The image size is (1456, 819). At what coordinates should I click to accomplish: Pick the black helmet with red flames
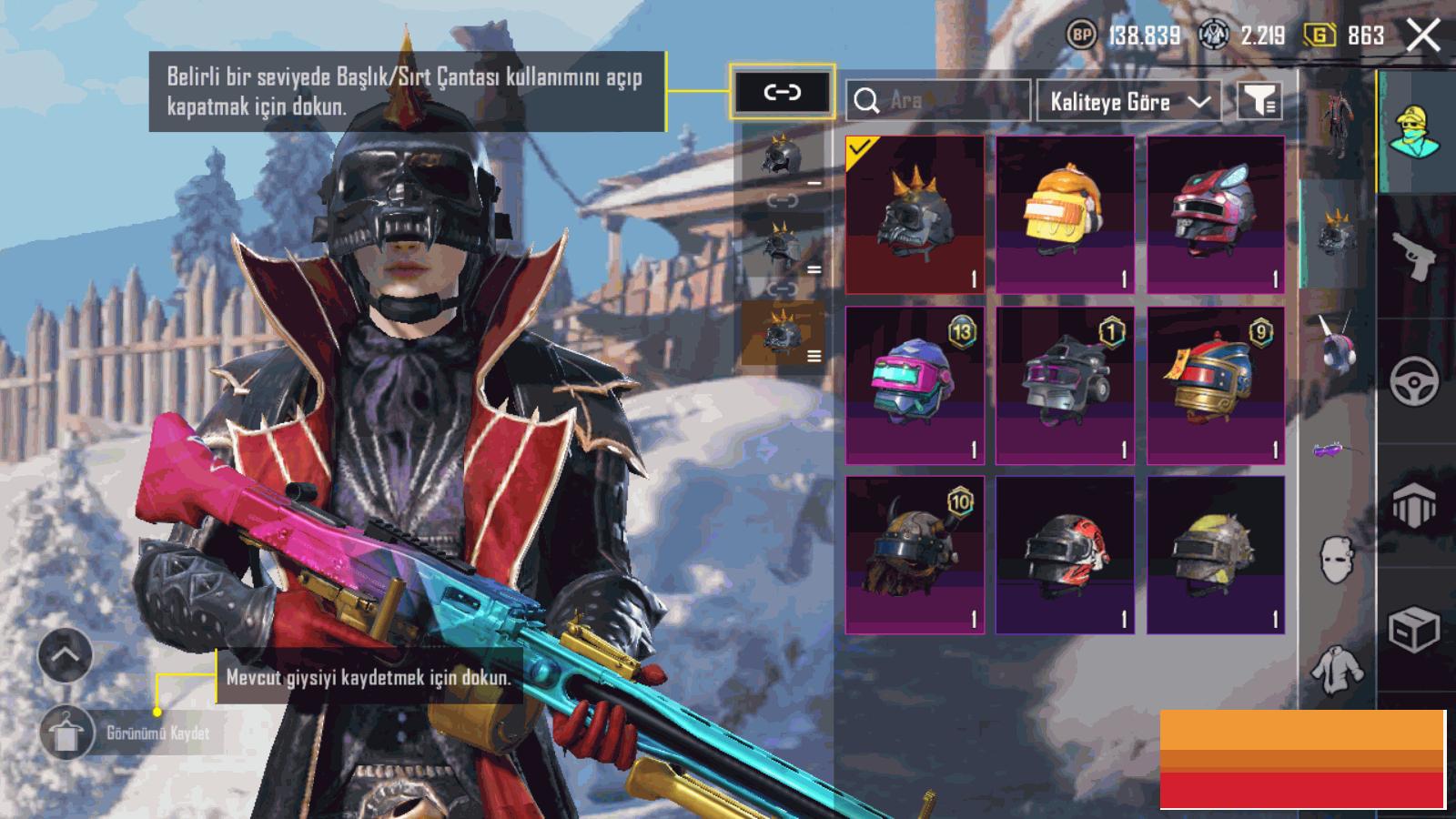click(x=1065, y=554)
